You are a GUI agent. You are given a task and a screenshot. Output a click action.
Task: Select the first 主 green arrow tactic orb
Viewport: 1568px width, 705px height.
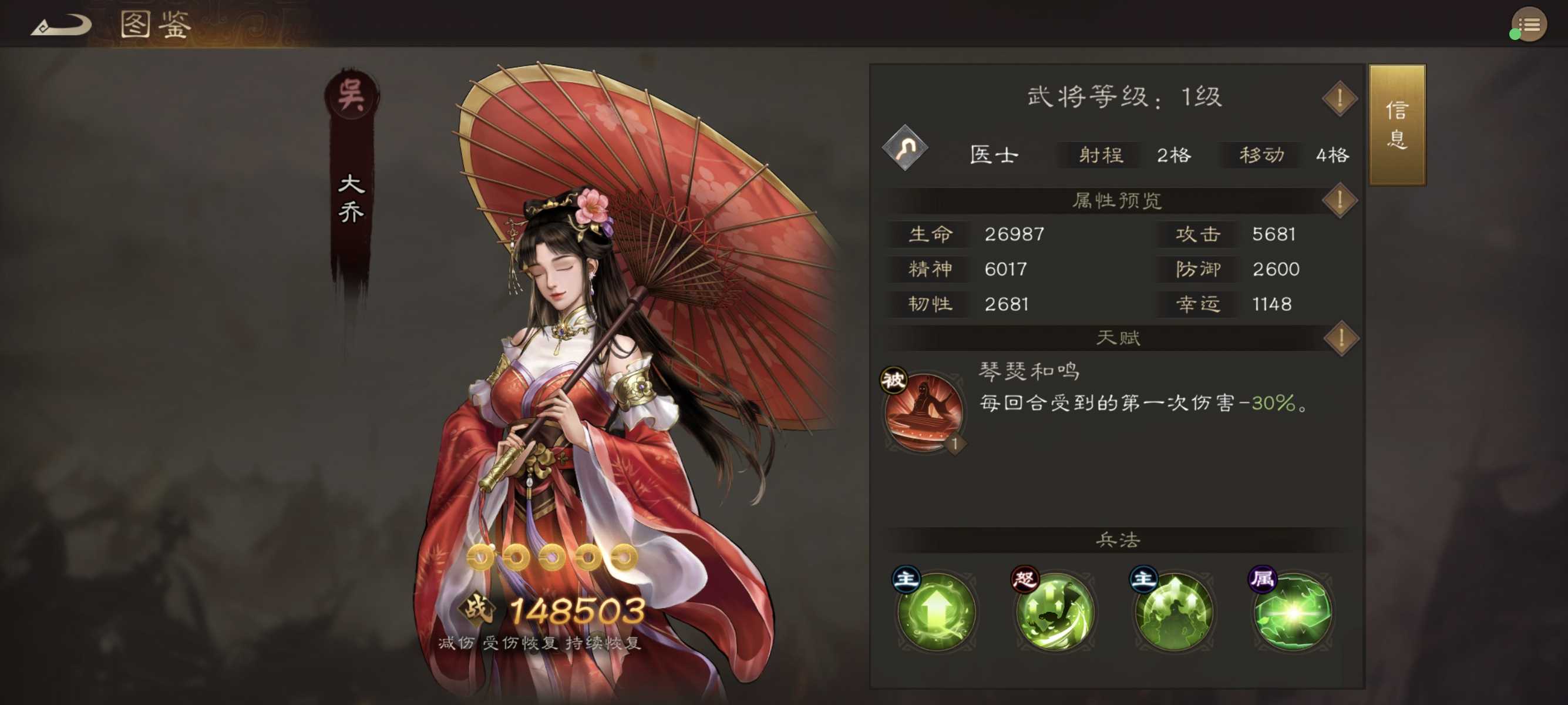[936, 612]
